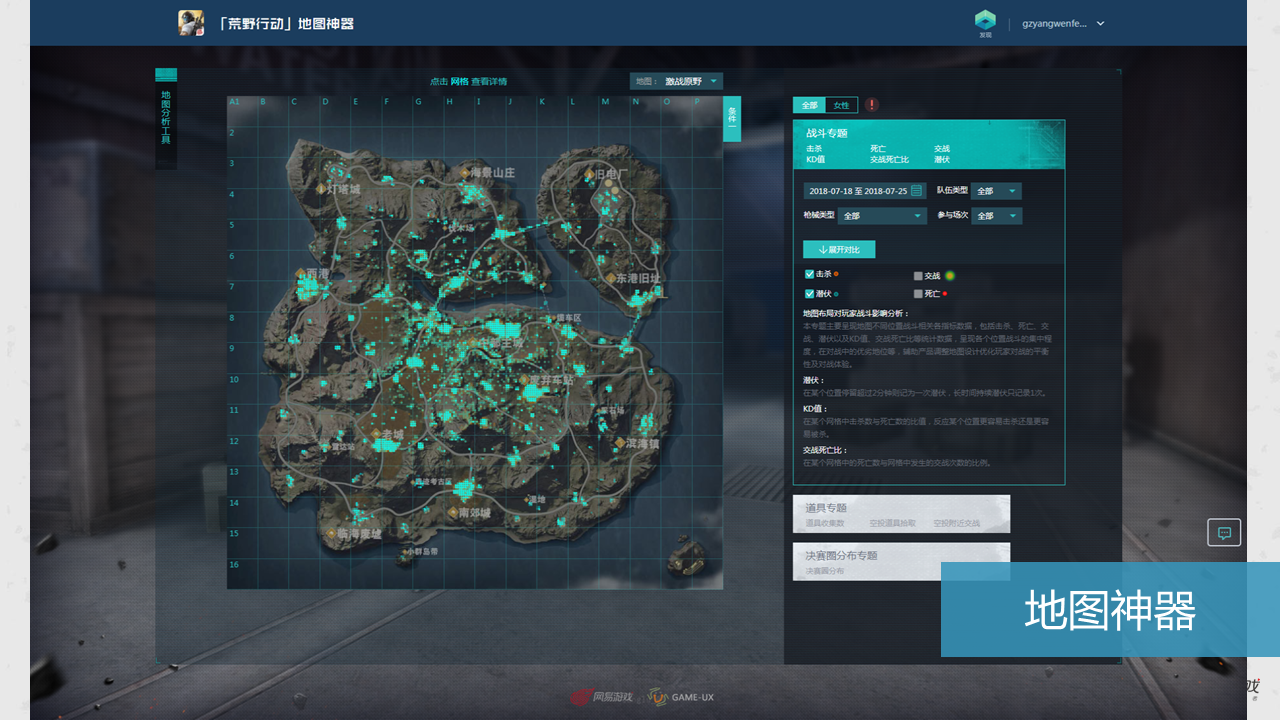Enable the 交战 checkbox
The height and width of the screenshot is (720, 1280).
916,275
